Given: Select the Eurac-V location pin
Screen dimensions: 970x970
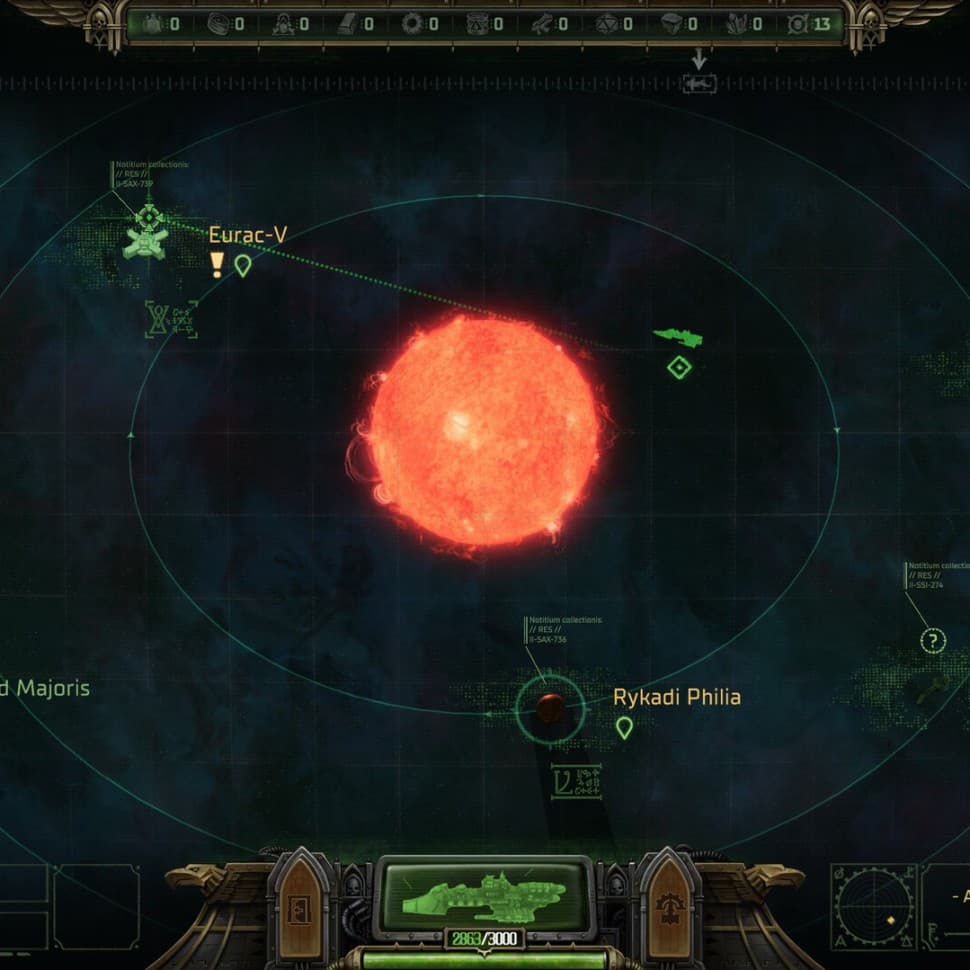Looking at the screenshot, I should pyautogui.click(x=242, y=266).
